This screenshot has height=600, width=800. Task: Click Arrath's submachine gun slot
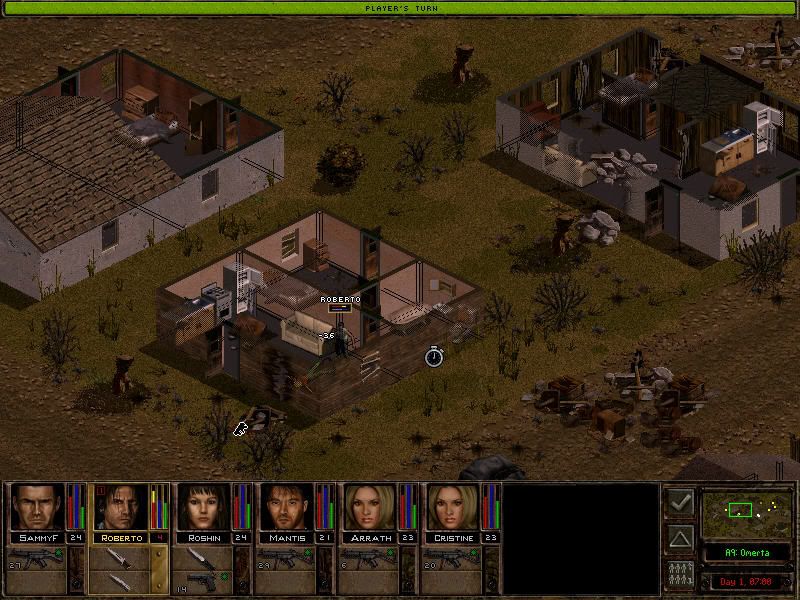pos(369,556)
